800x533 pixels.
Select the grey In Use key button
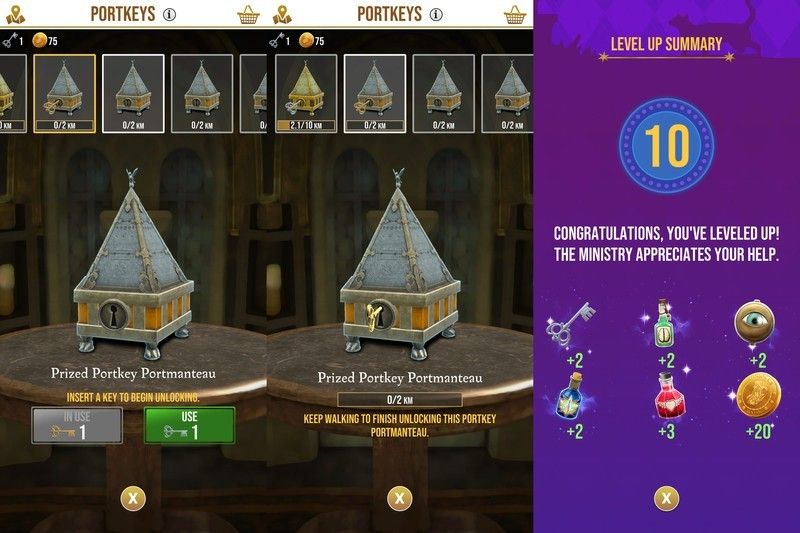coord(77,424)
